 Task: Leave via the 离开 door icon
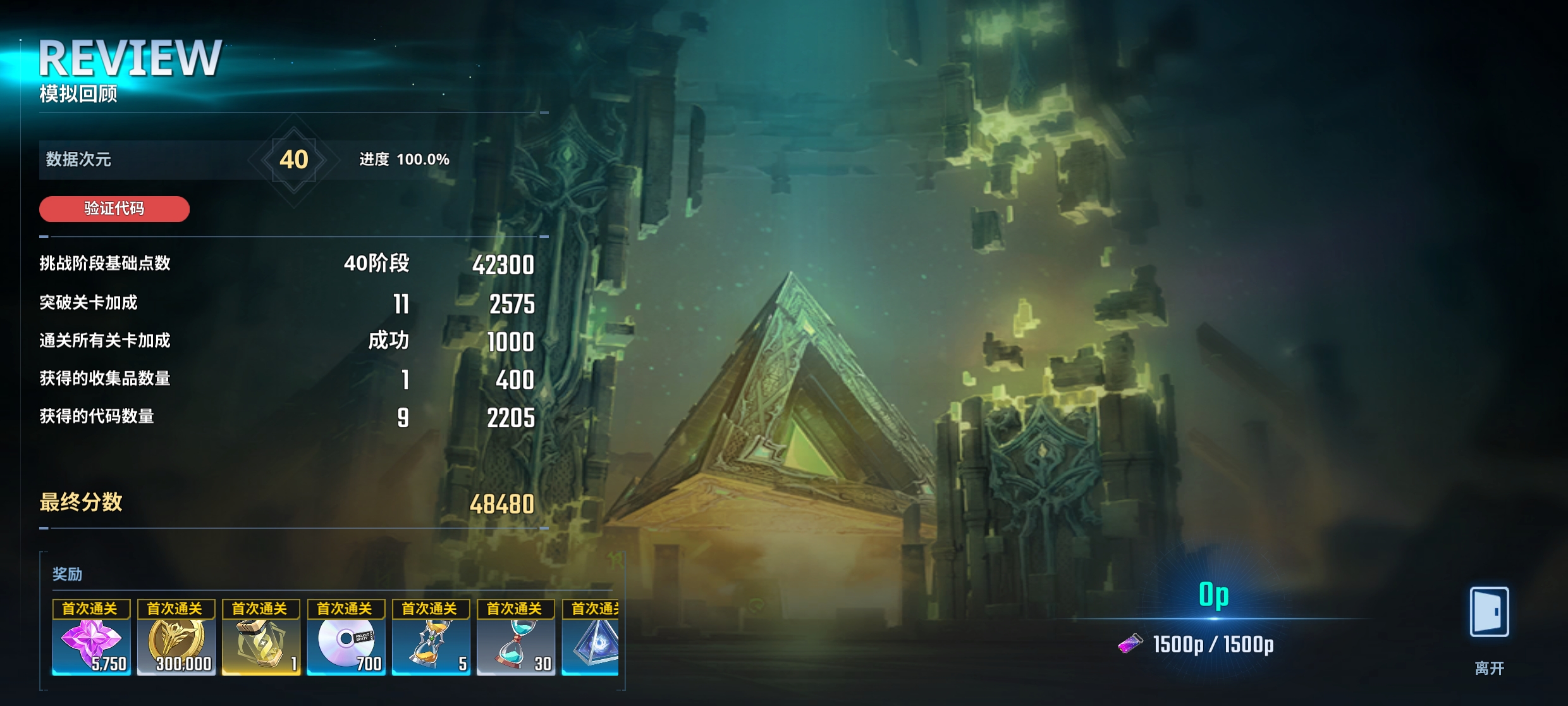pyautogui.click(x=1489, y=612)
